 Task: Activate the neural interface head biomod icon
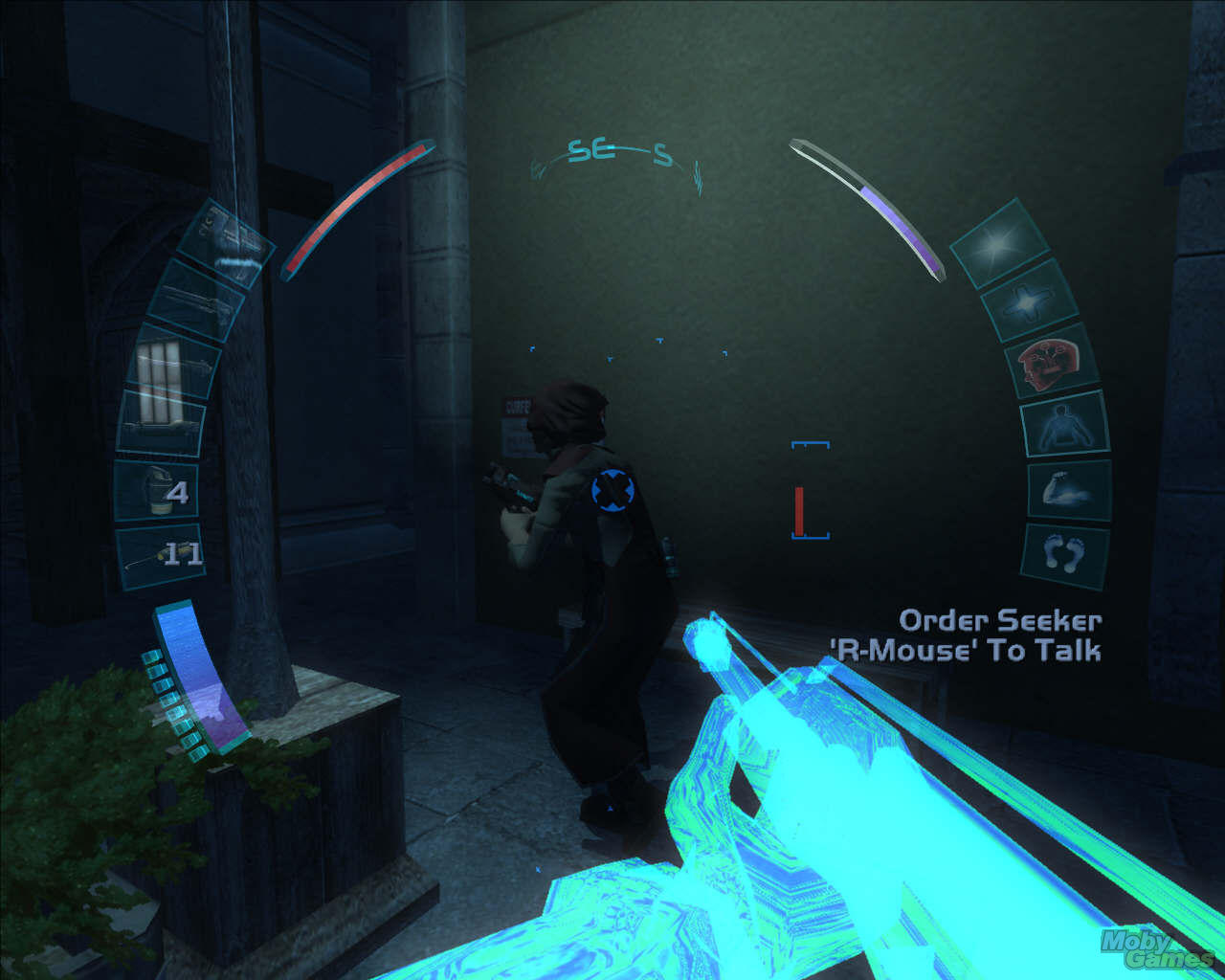pos(1048,364)
